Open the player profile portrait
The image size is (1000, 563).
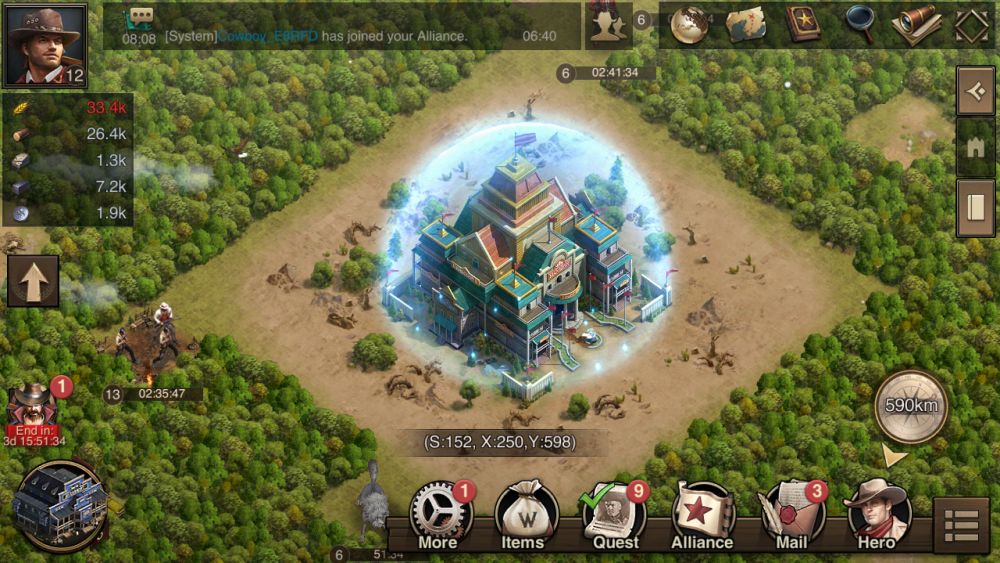tap(45, 45)
